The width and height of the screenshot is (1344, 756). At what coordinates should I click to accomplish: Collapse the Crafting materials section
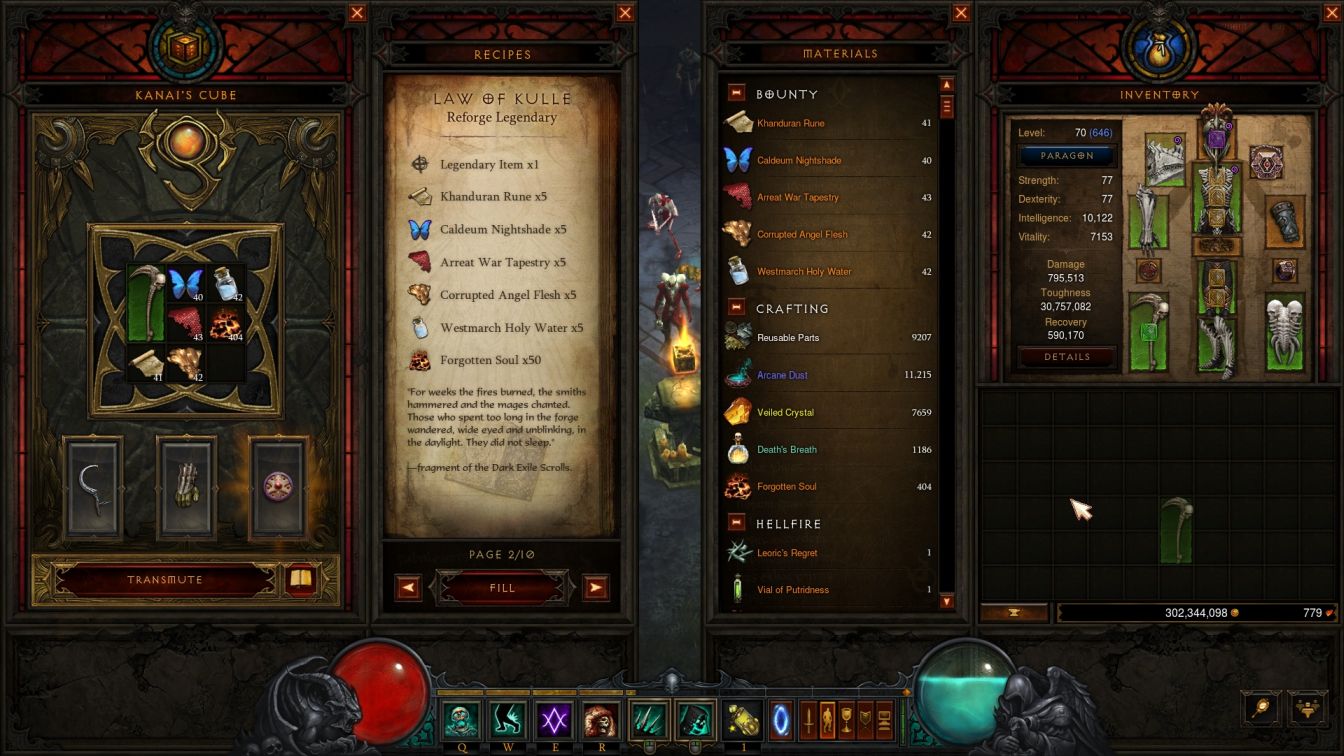tap(737, 308)
